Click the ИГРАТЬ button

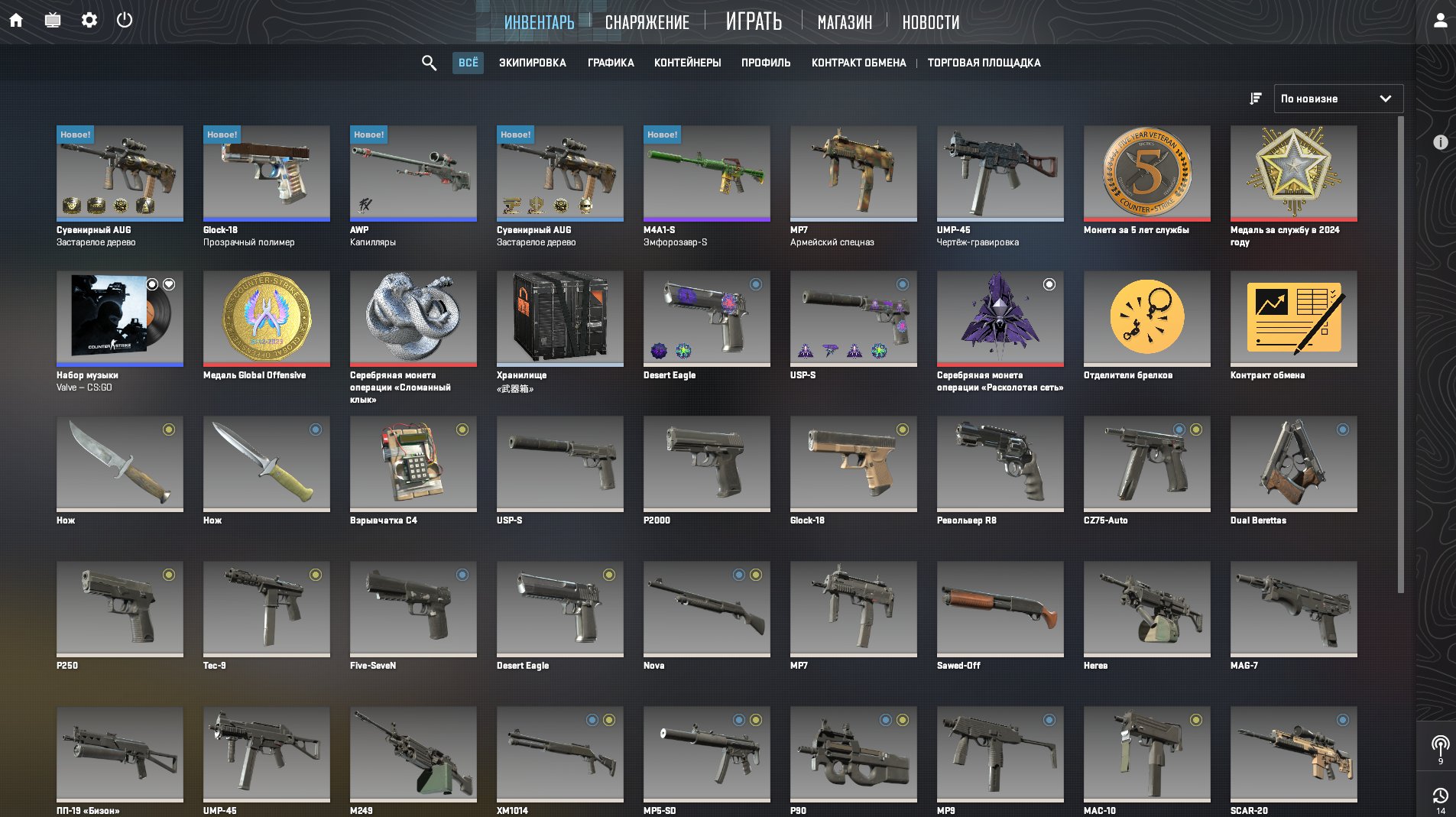coord(753,21)
